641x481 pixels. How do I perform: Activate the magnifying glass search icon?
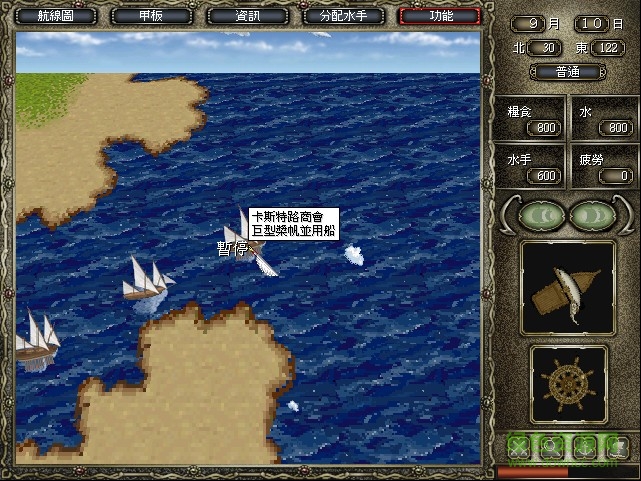point(551,445)
